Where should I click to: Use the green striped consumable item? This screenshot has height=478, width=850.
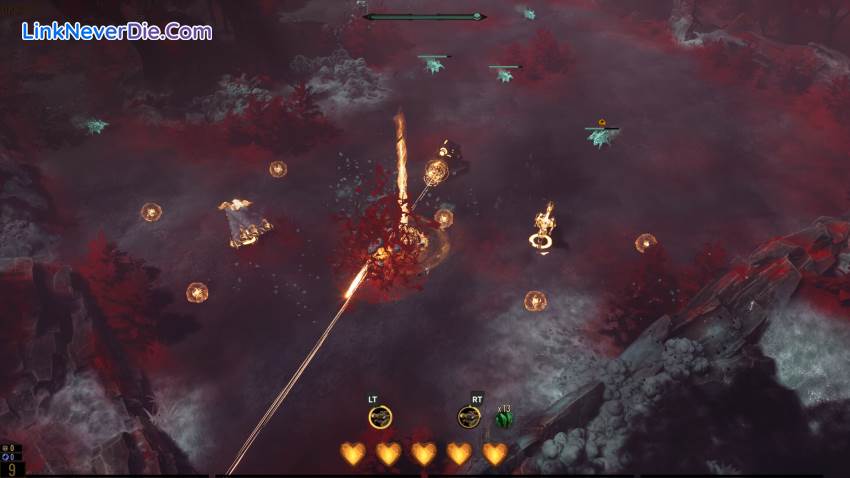coord(503,419)
